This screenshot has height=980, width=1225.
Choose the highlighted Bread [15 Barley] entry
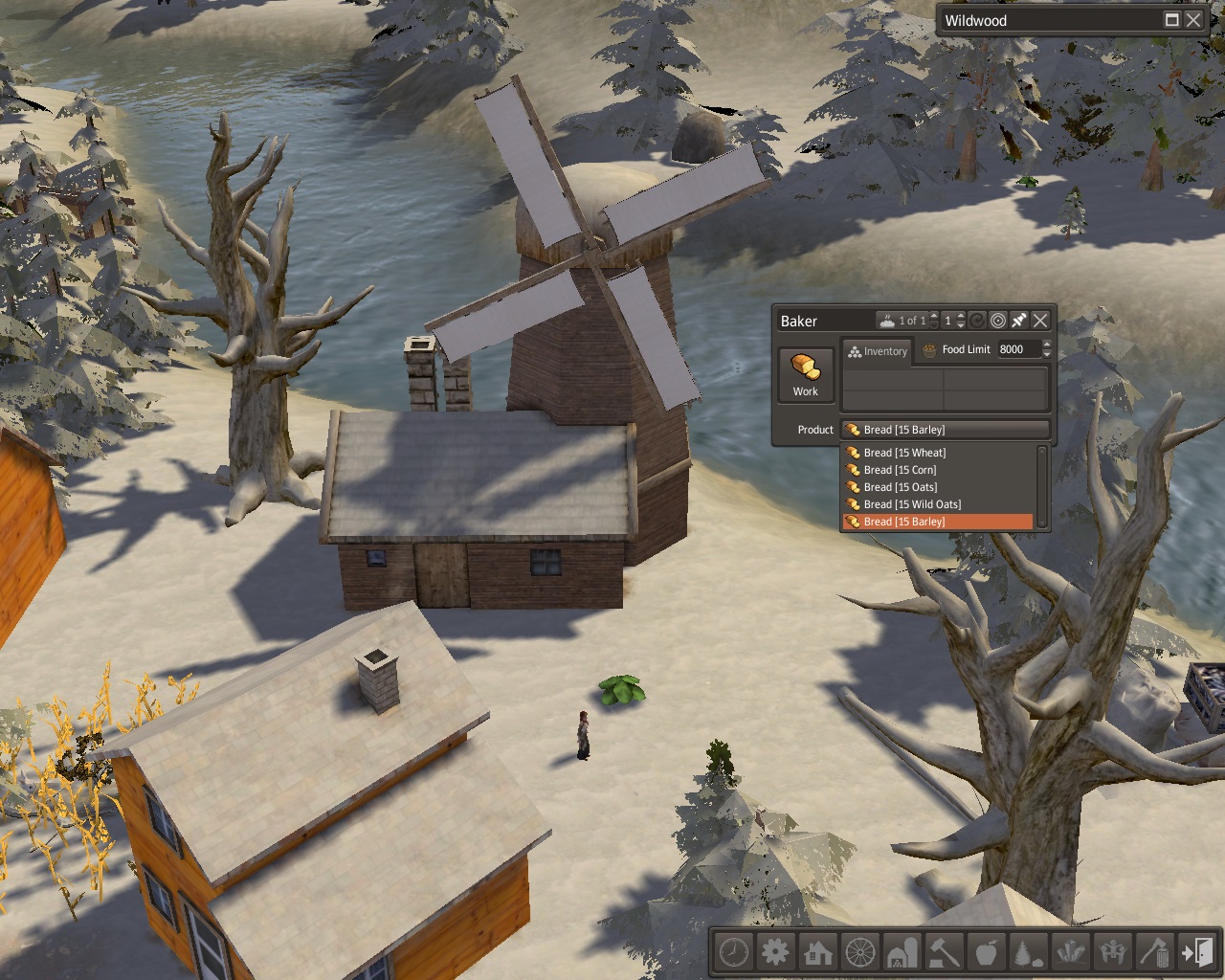coord(903,522)
